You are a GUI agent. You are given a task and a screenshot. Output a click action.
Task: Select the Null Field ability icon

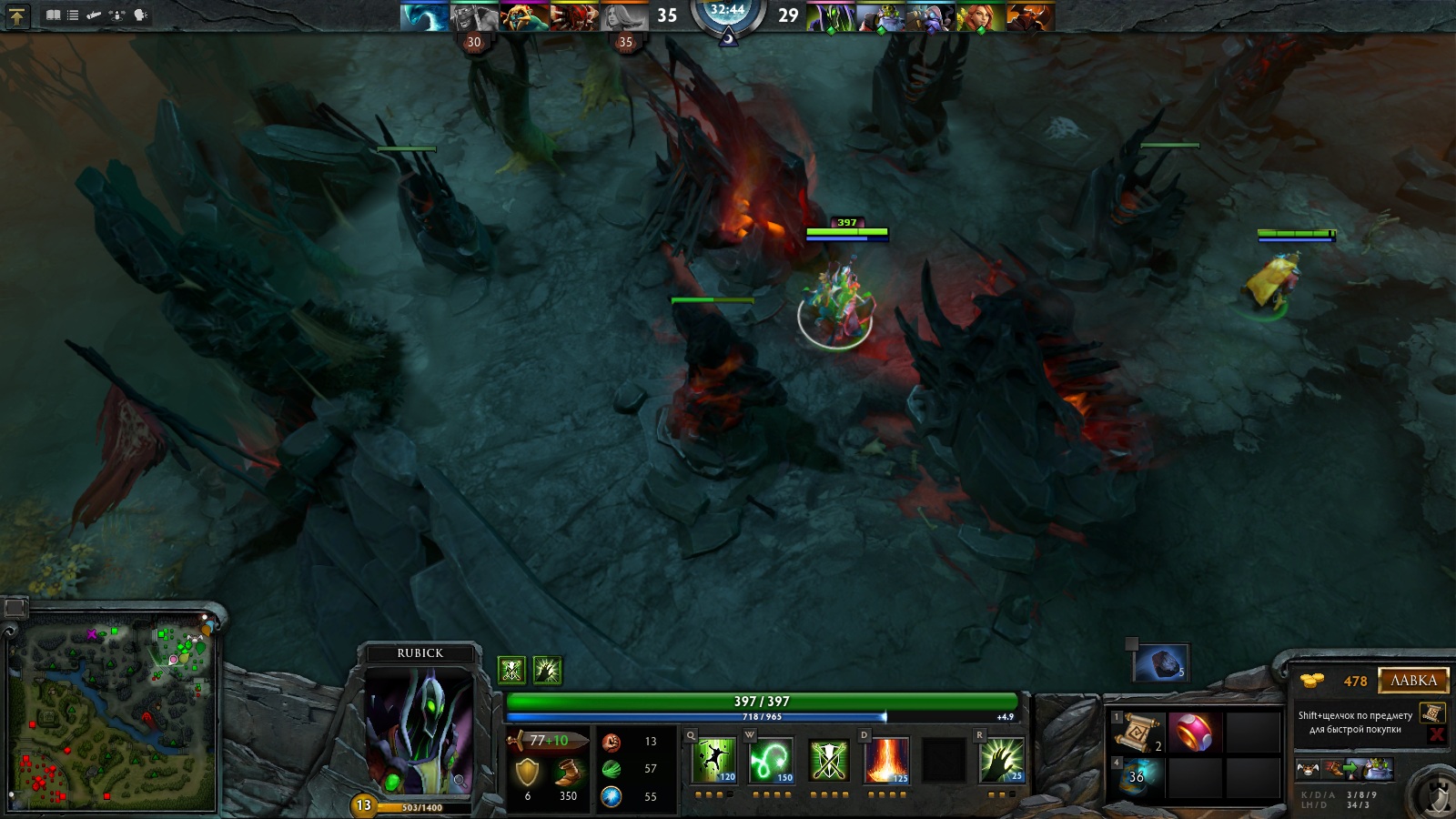[x=829, y=761]
